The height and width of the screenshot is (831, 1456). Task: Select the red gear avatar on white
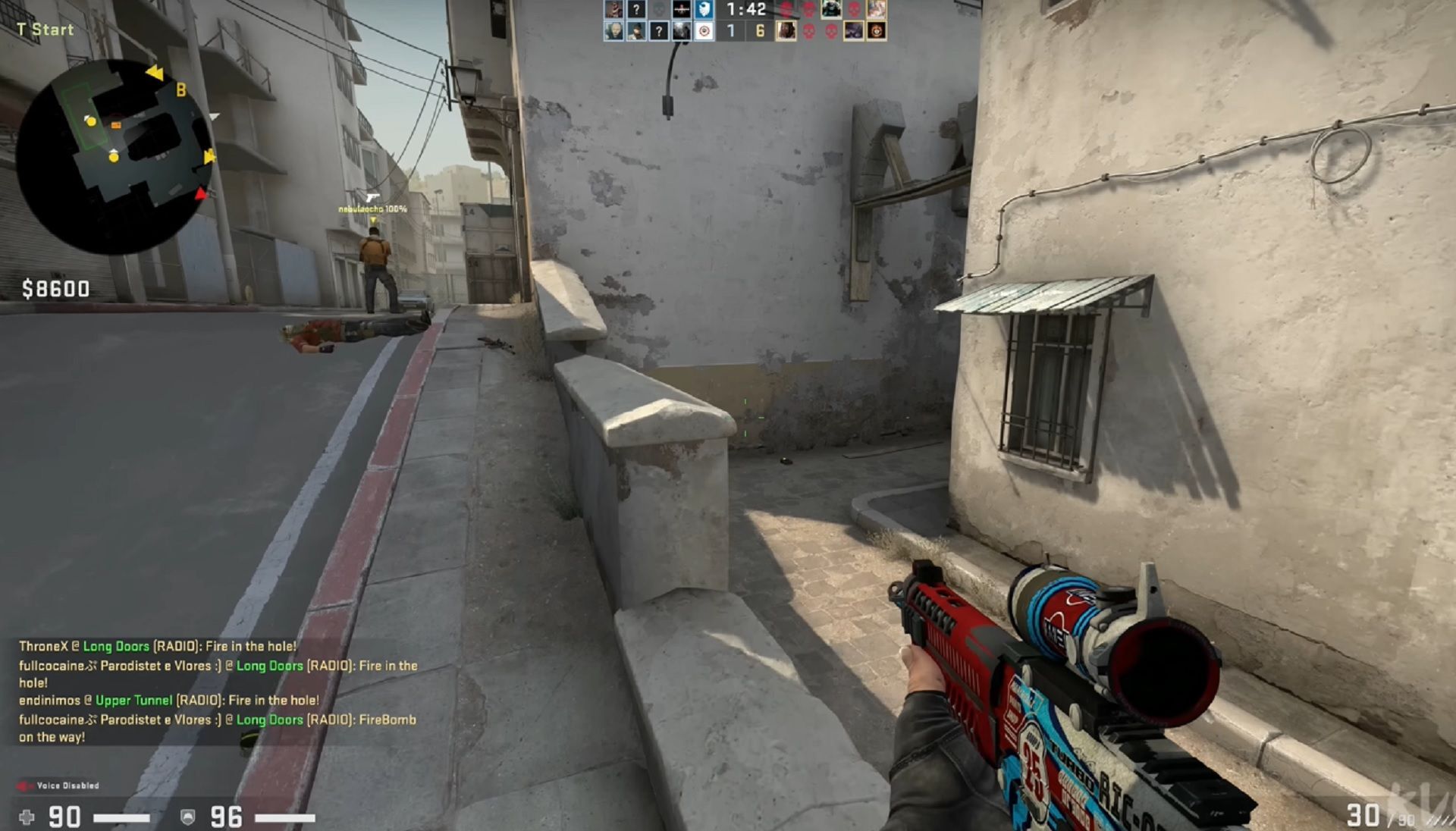704,31
